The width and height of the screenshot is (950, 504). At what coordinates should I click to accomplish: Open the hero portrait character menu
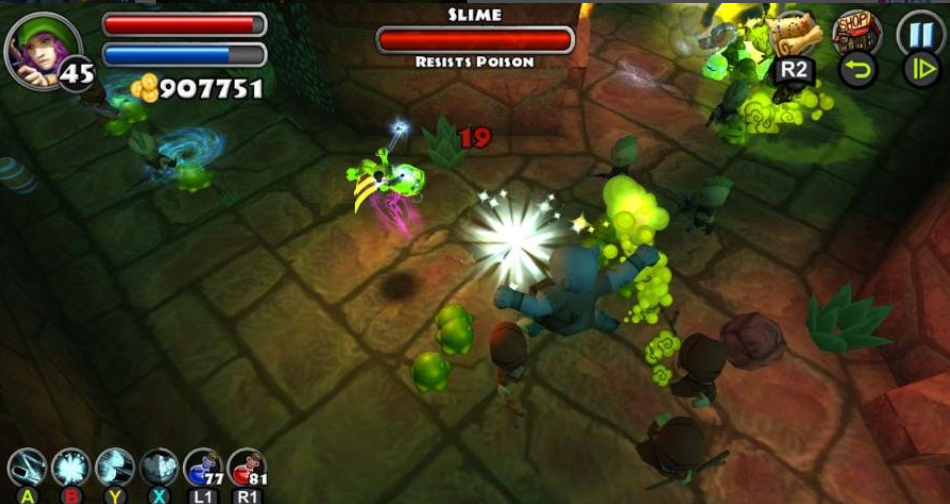tap(42, 48)
